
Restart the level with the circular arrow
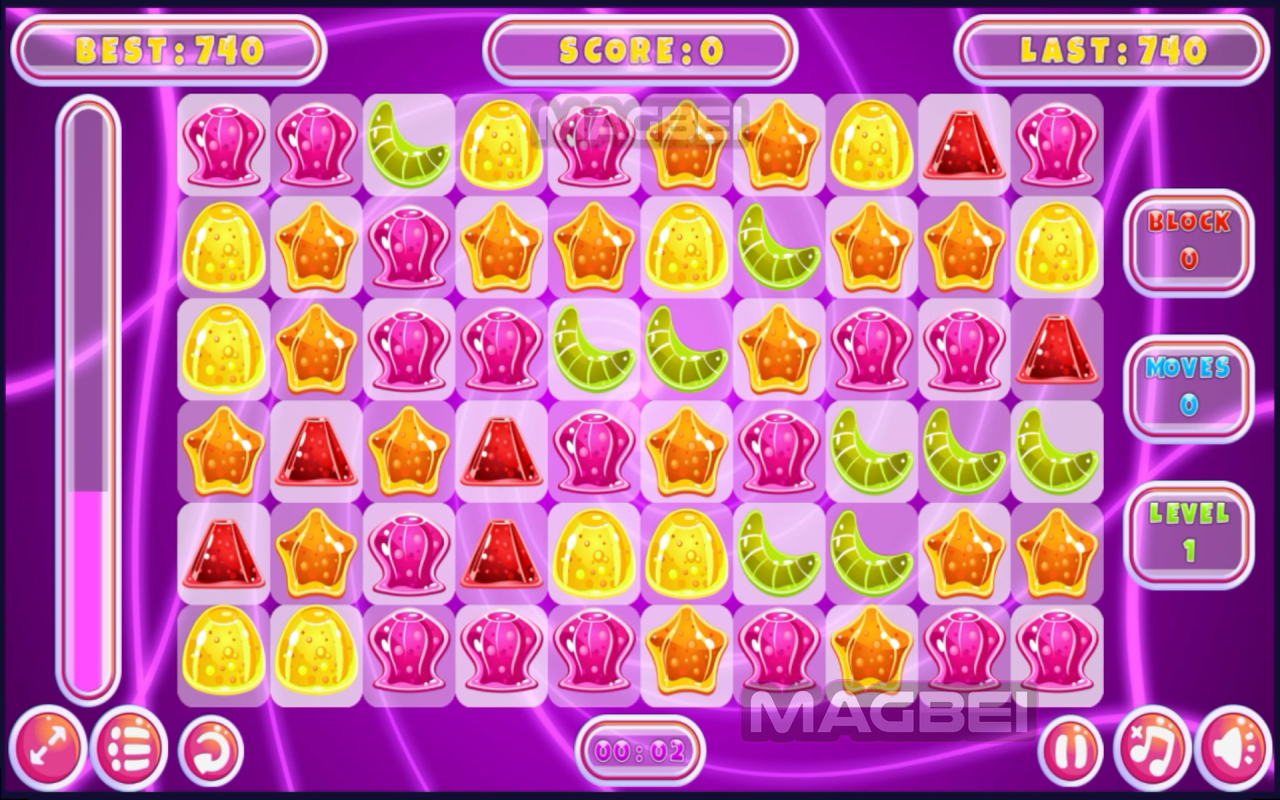pyautogui.click(x=211, y=750)
